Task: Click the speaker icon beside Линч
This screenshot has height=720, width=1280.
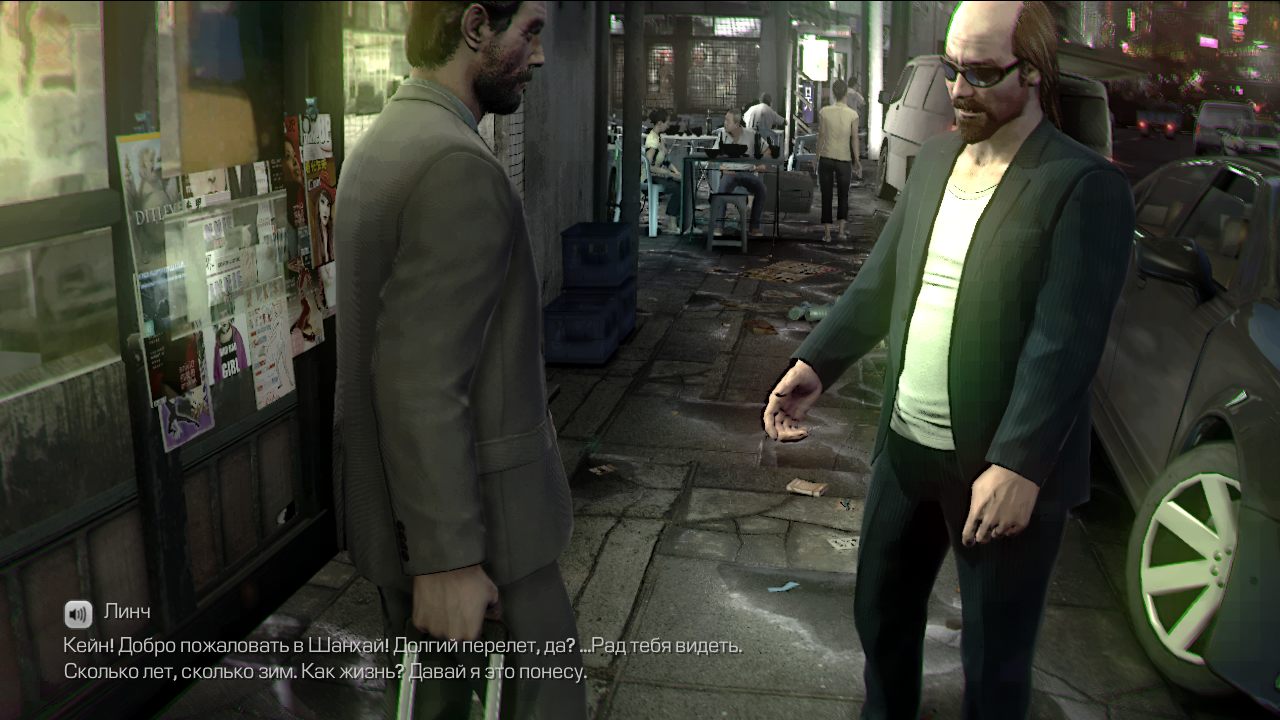Action: point(78,613)
